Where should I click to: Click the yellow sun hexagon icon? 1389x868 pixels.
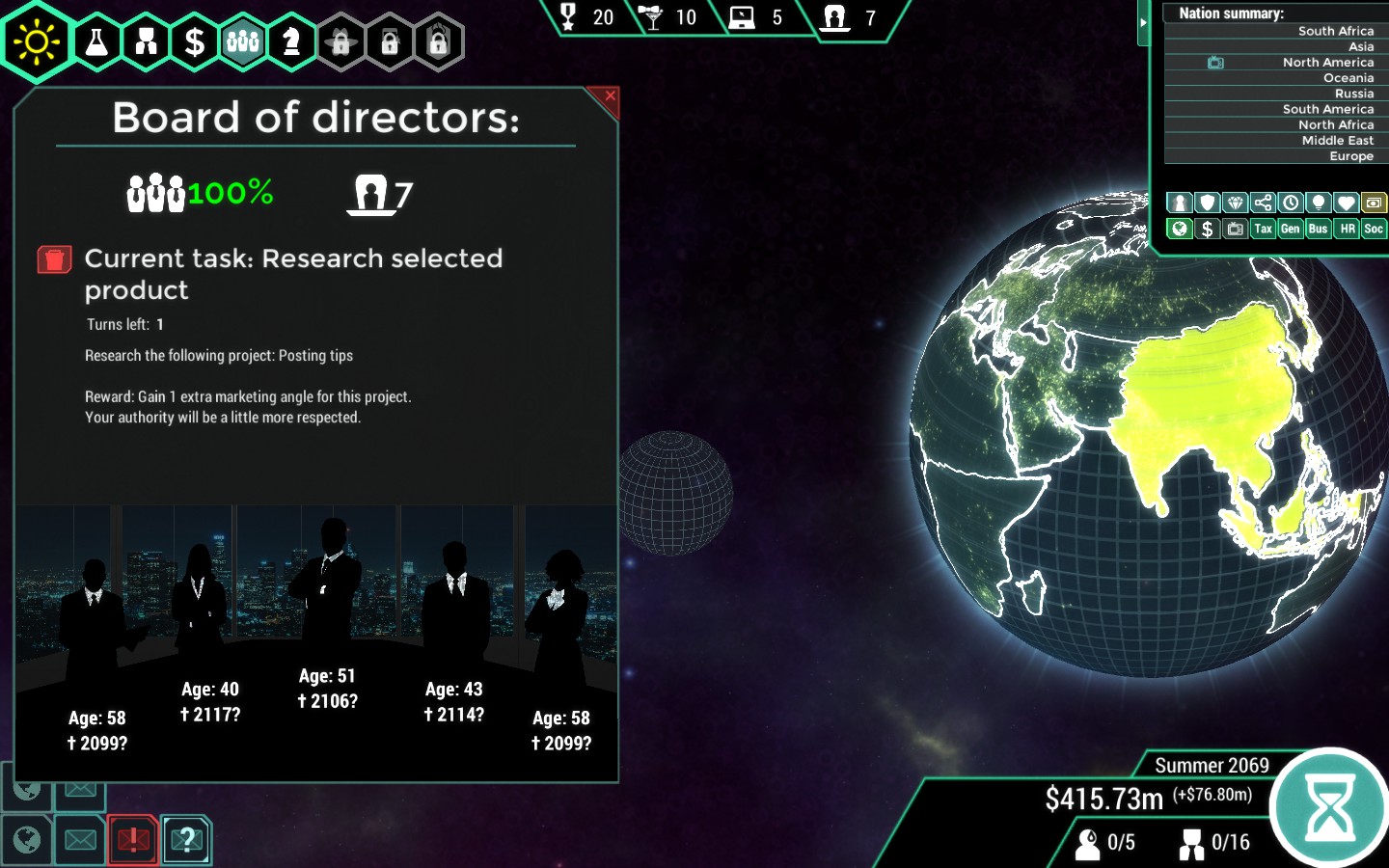click(37, 42)
